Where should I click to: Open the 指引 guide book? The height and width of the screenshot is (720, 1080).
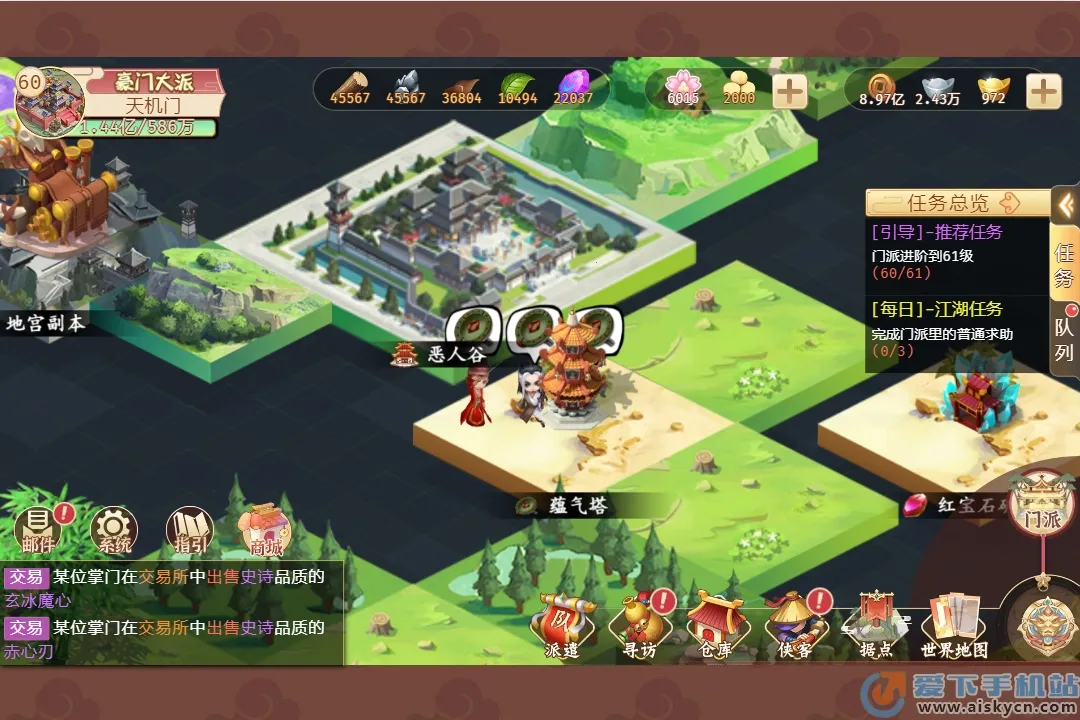pos(189,528)
